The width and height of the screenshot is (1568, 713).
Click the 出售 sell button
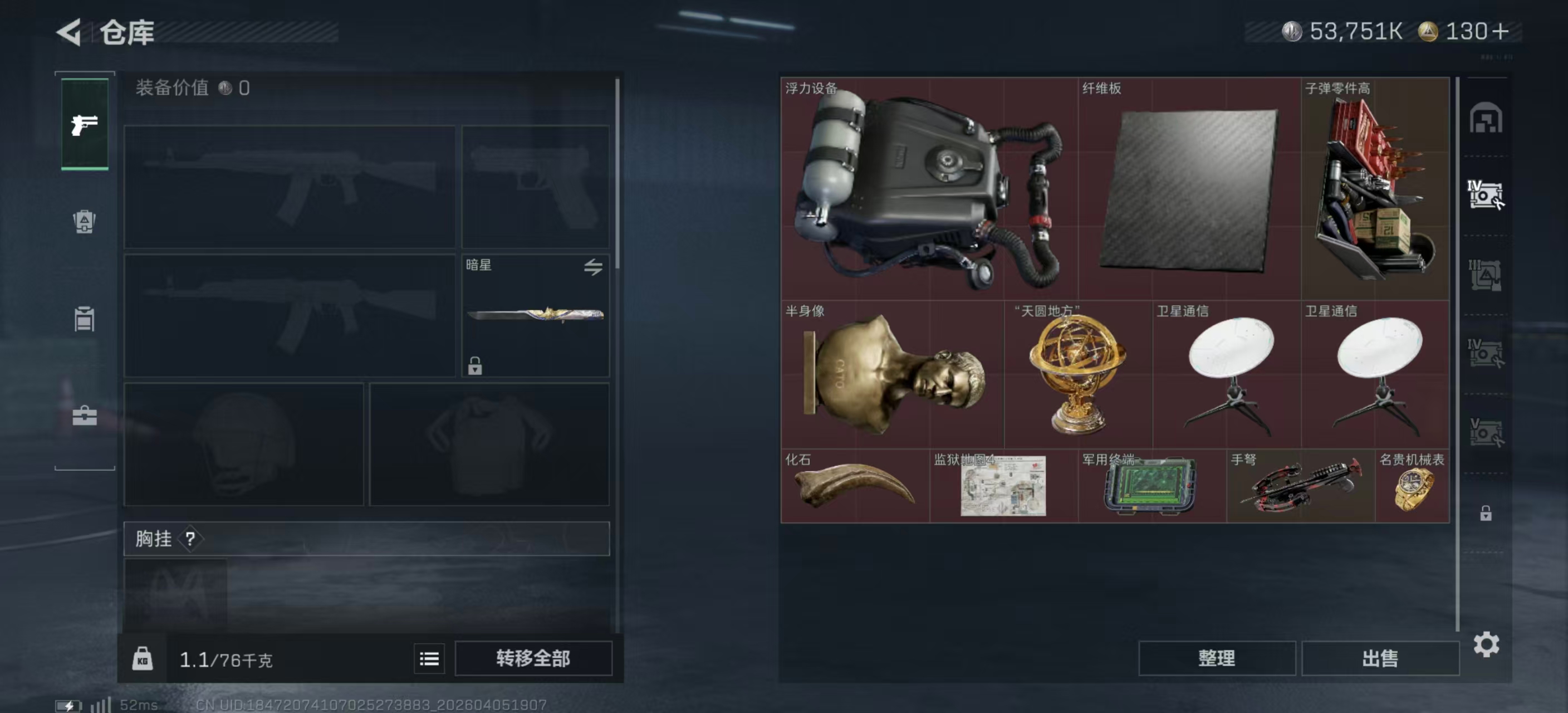coord(1380,658)
